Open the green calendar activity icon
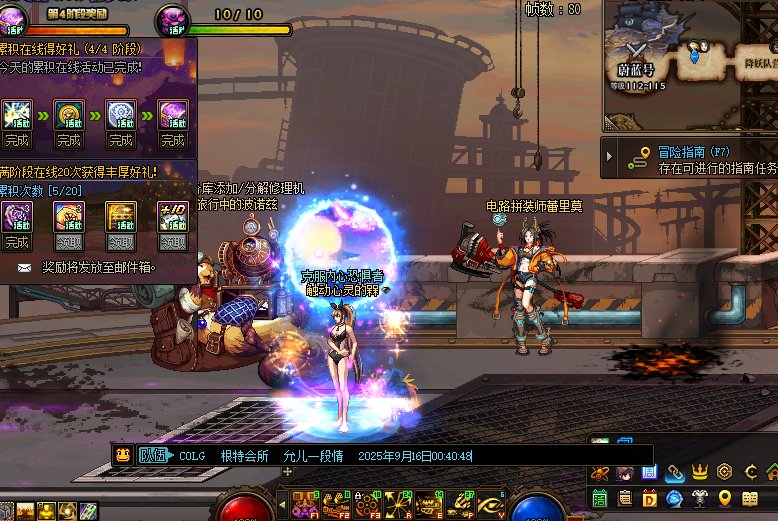This screenshot has width=778, height=521. point(600,498)
